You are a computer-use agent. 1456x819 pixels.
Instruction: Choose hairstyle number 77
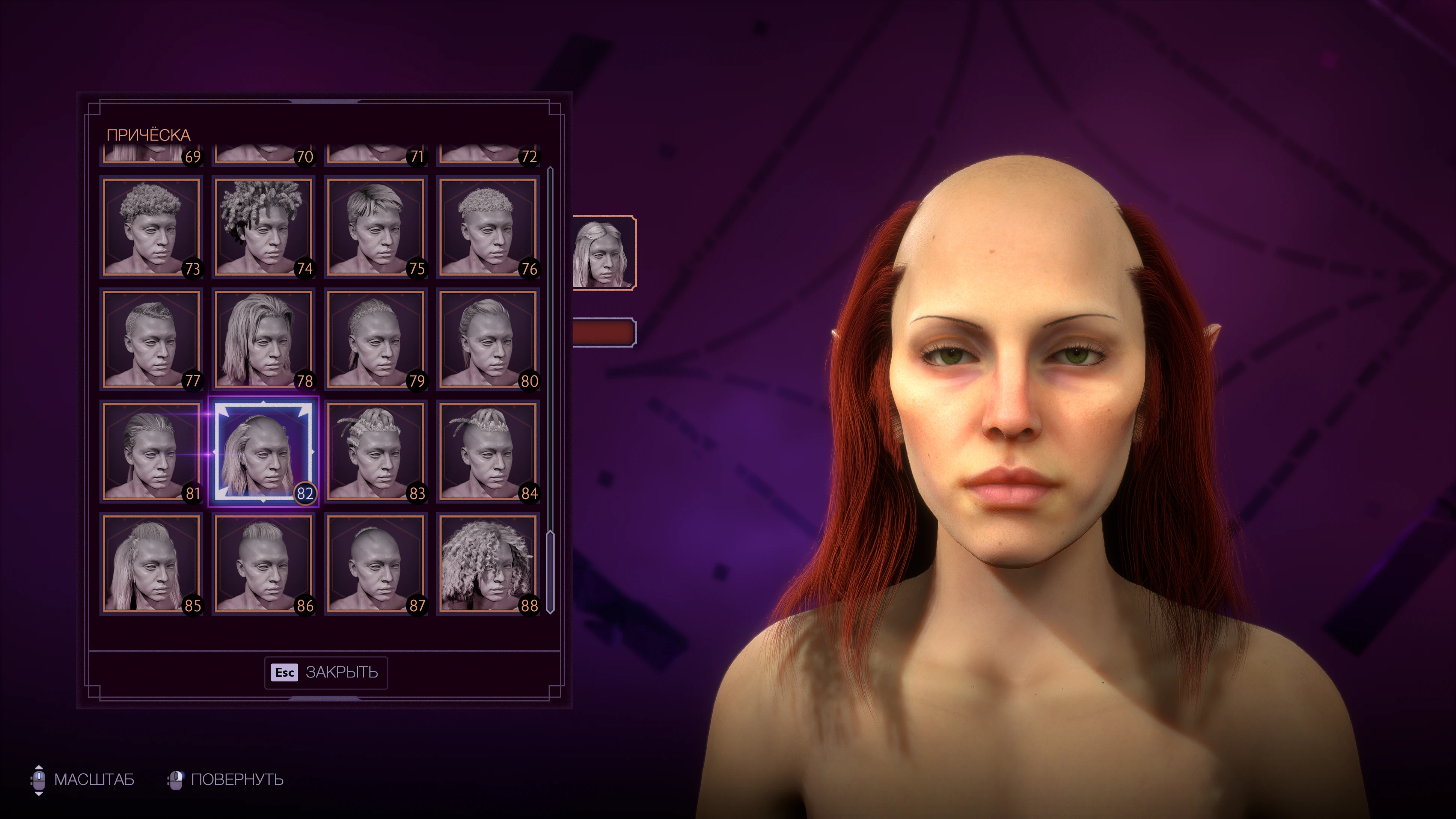click(x=151, y=339)
